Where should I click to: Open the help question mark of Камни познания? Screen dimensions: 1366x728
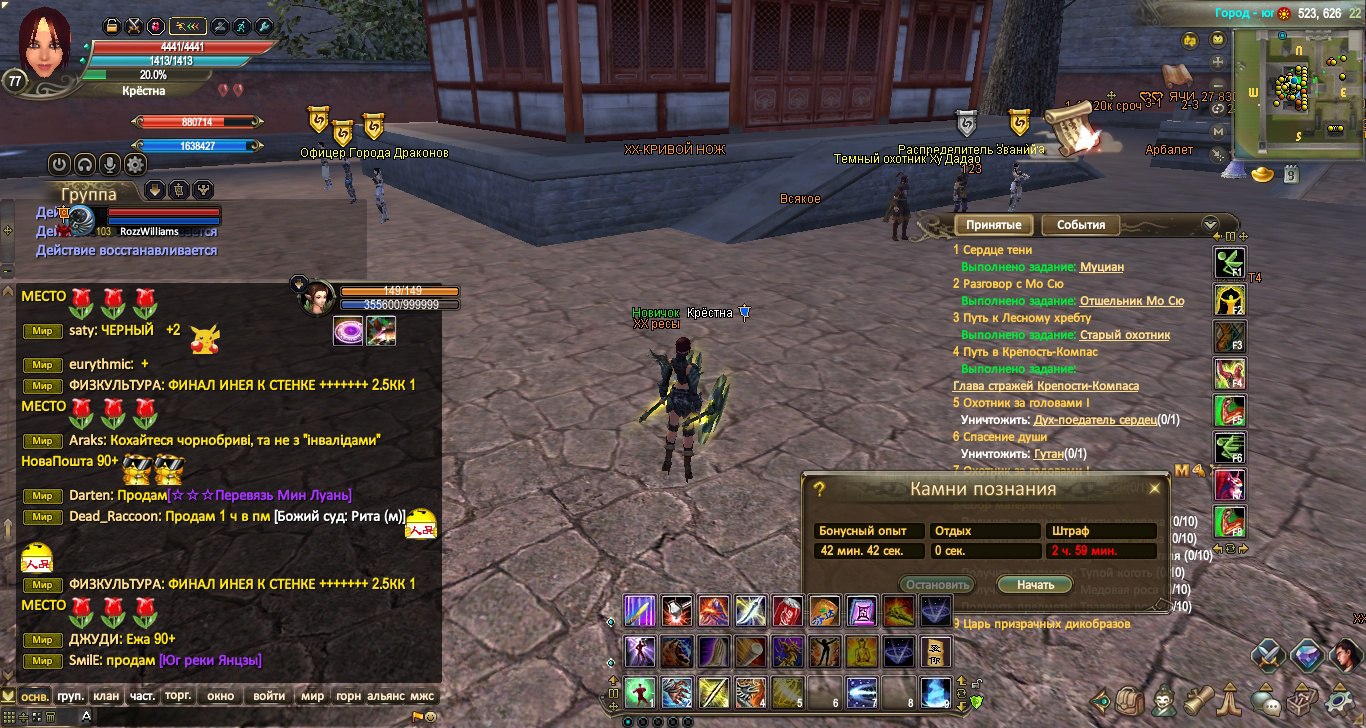[x=819, y=489]
